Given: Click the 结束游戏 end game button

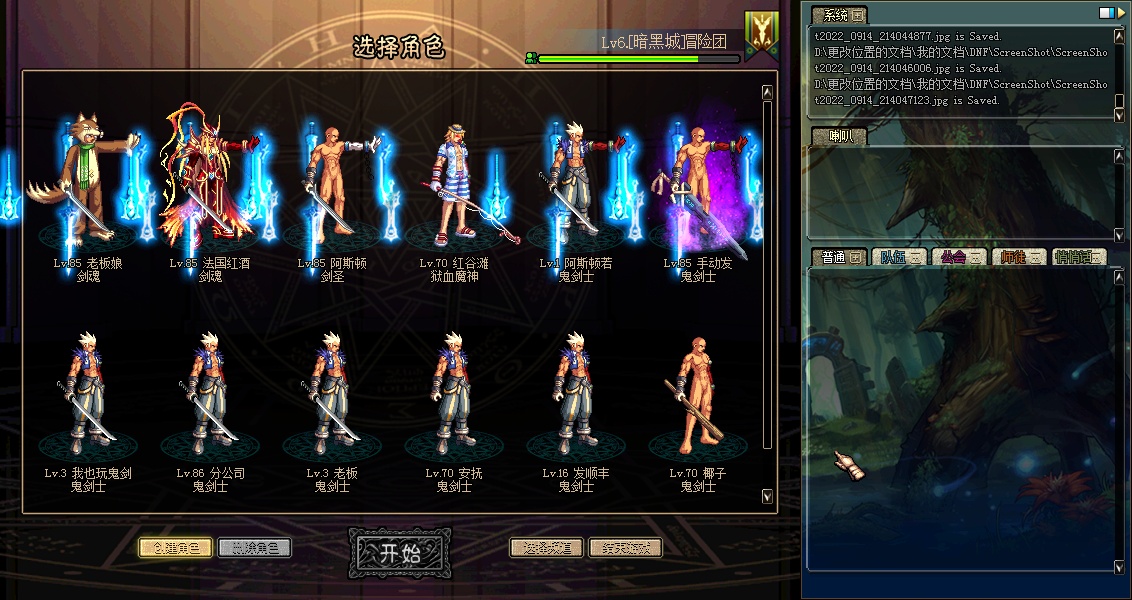Looking at the screenshot, I should coord(625,548).
